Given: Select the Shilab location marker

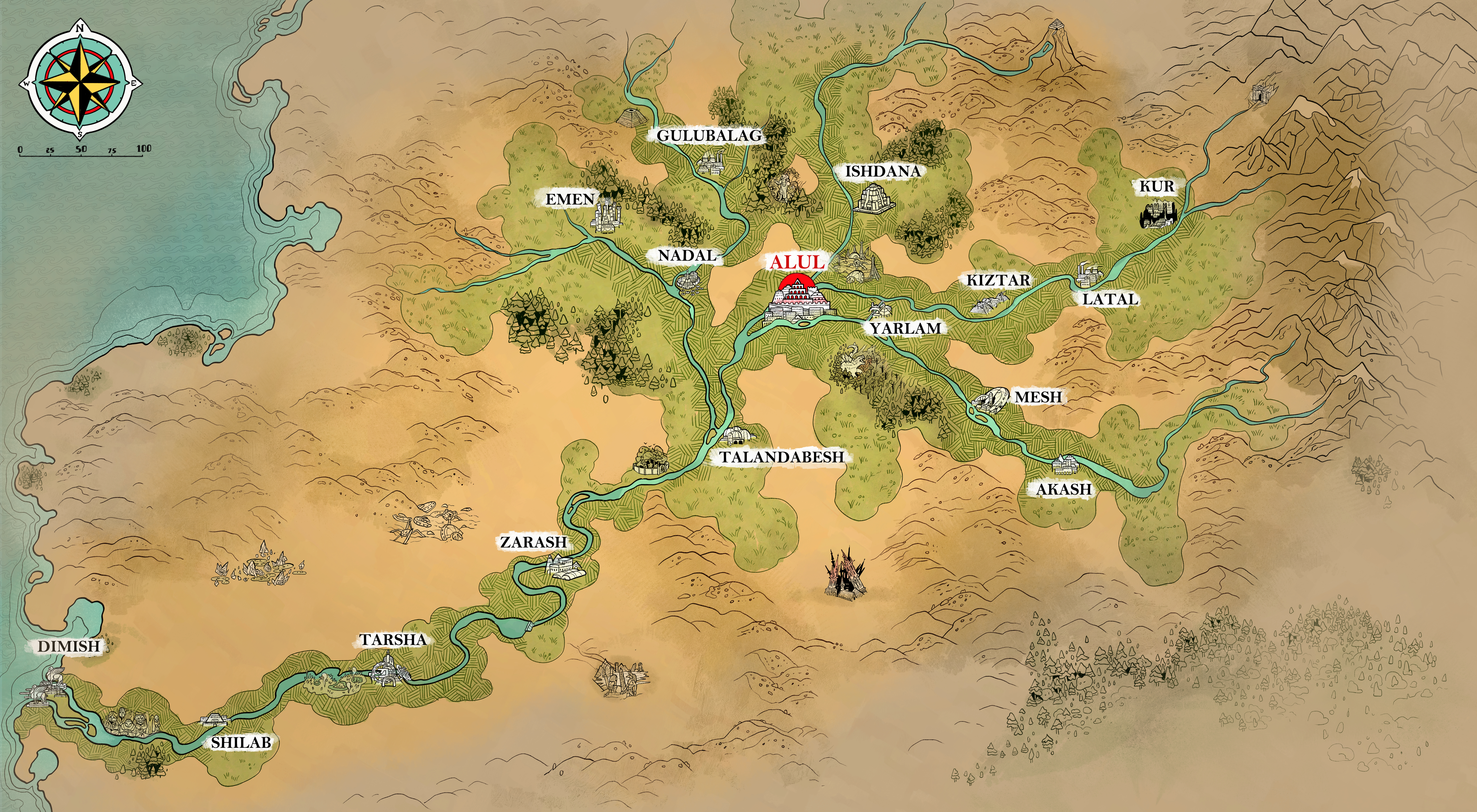Looking at the screenshot, I should pos(241,743).
